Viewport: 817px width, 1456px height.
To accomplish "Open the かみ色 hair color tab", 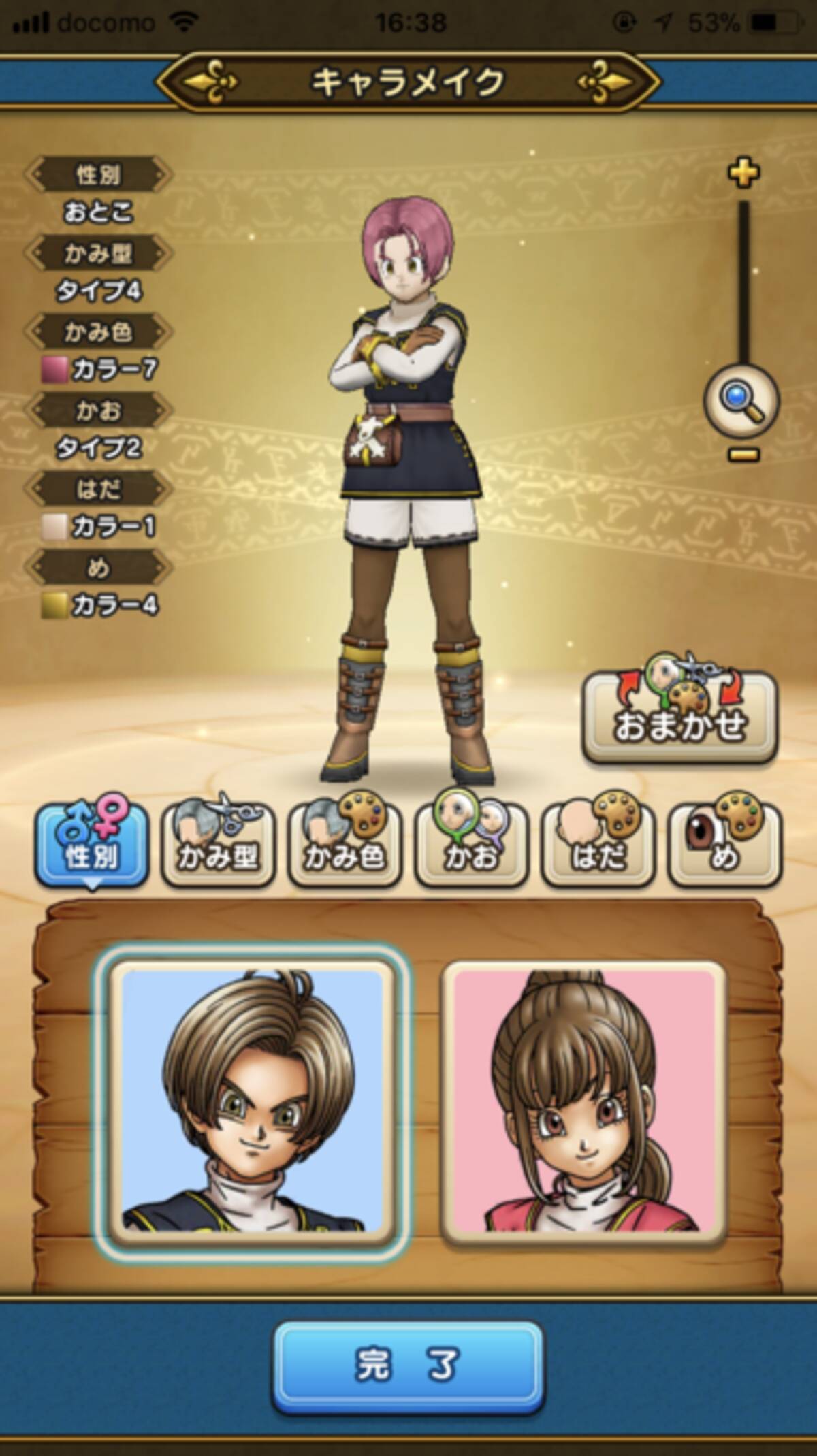I will [345, 844].
